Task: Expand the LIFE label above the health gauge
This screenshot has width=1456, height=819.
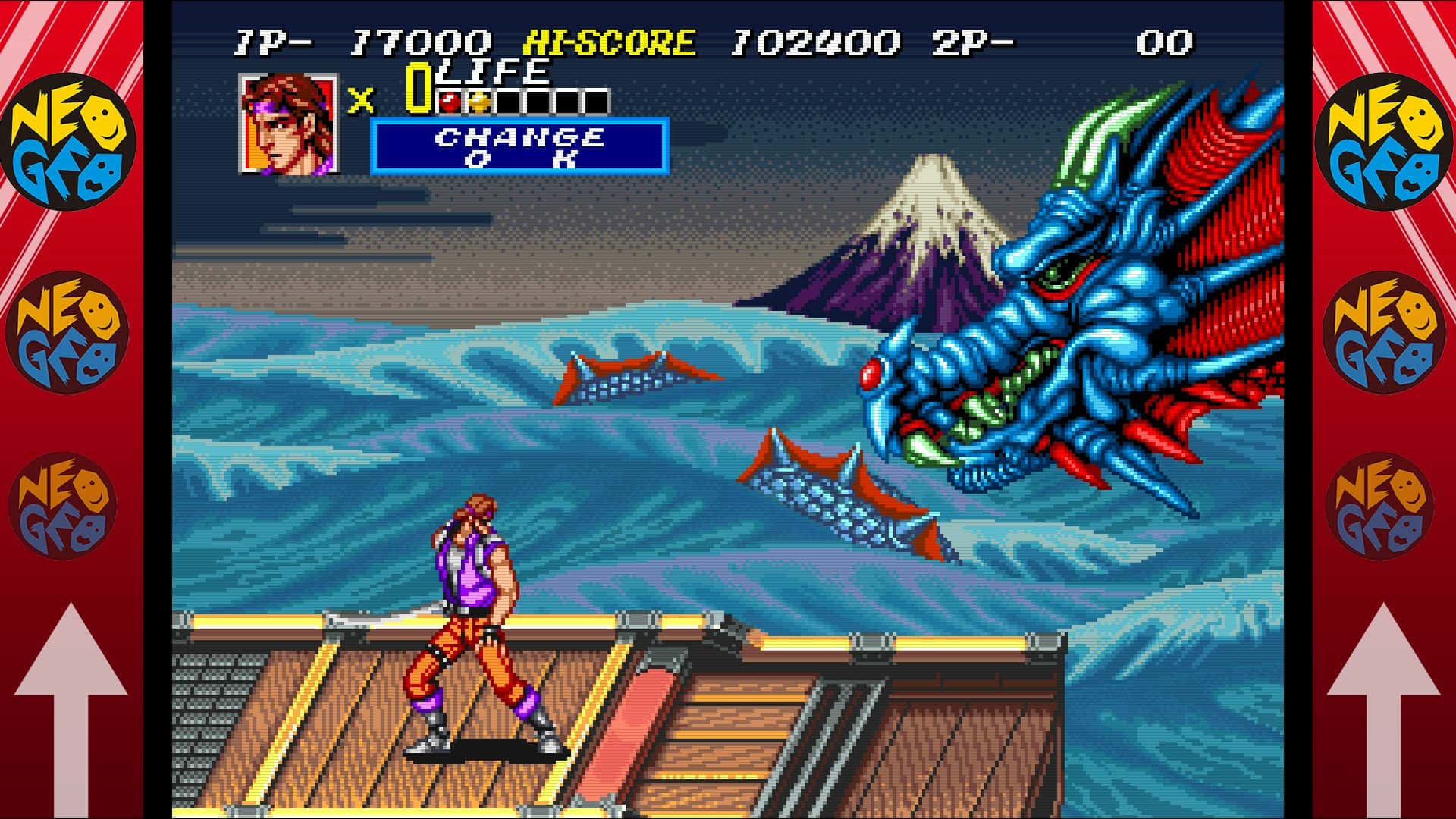Action: click(493, 70)
